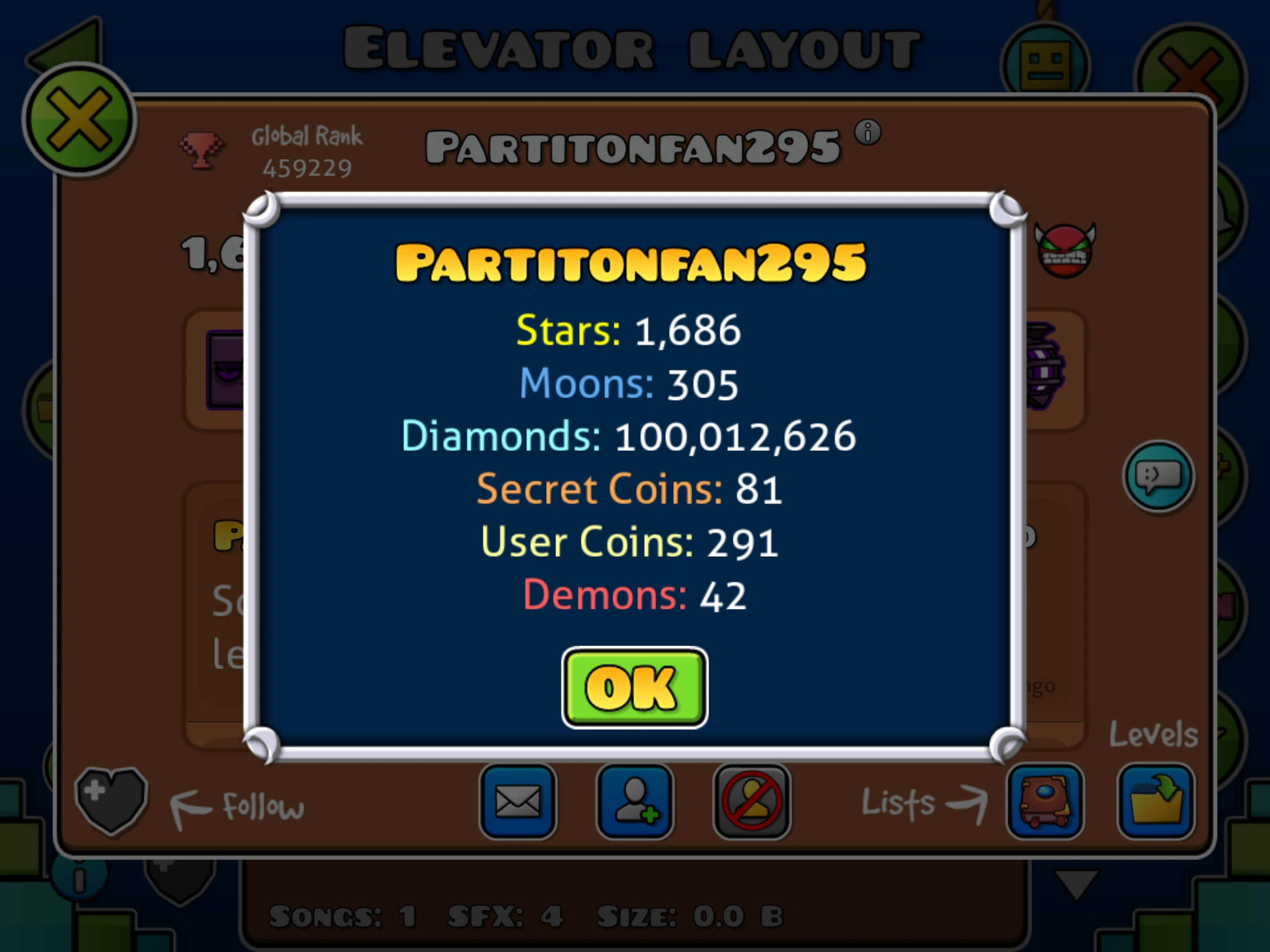Click the Global Rank trophy icon

pos(202,150)
